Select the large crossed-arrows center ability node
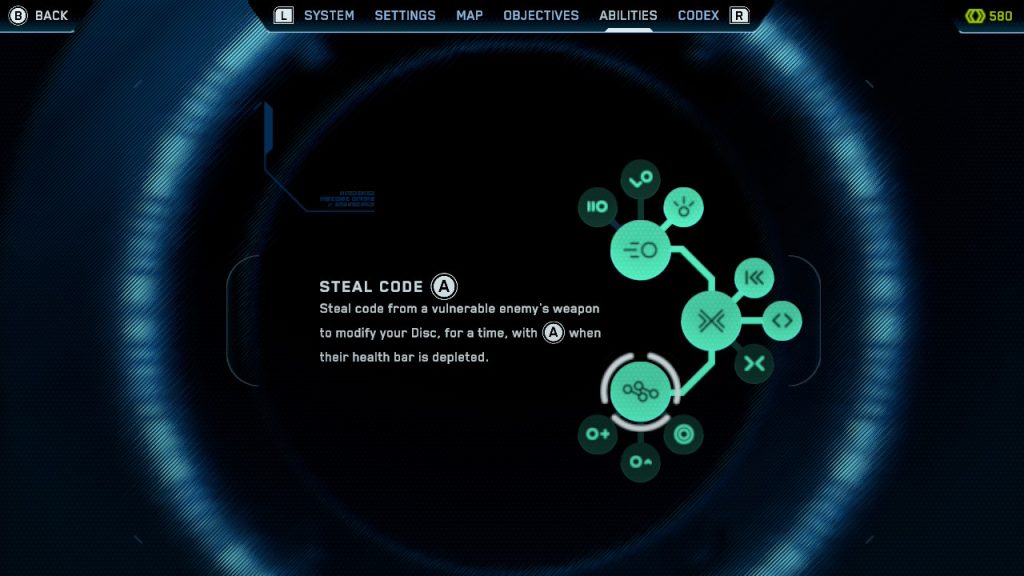Screen dimensions: 1024x576 point(711,321)
